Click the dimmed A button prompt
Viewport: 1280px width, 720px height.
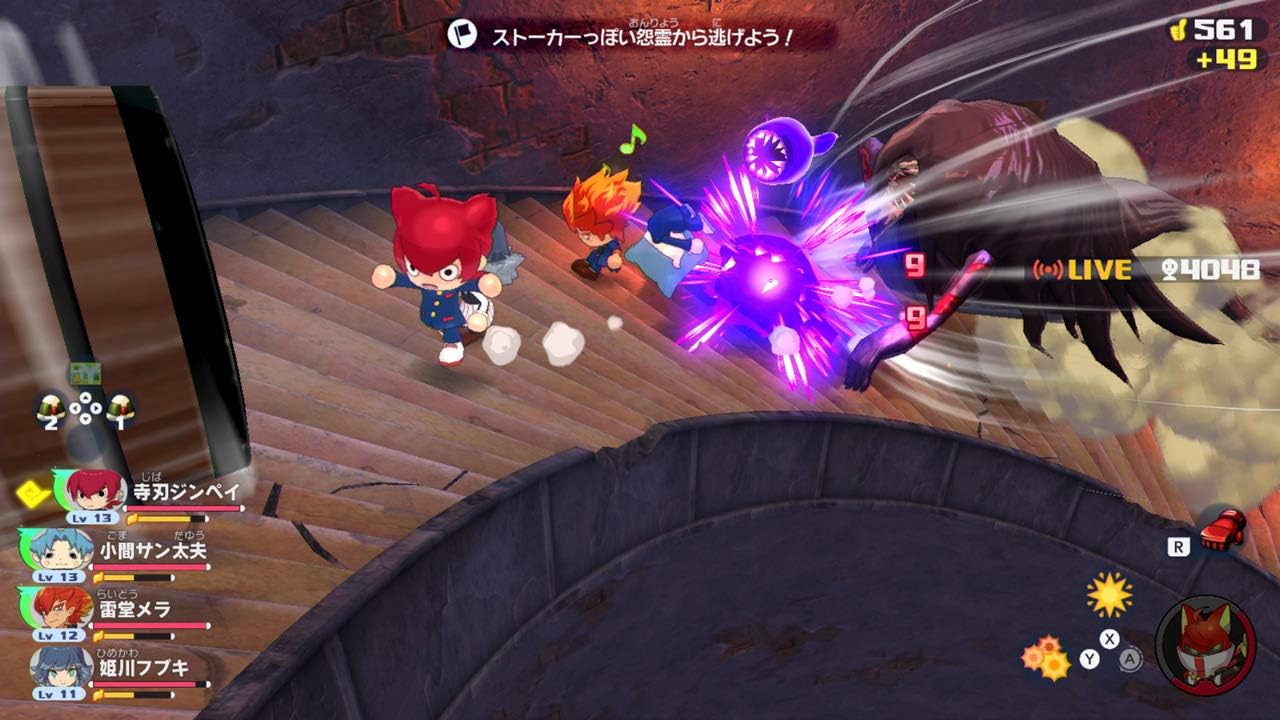pos(1129,657)
